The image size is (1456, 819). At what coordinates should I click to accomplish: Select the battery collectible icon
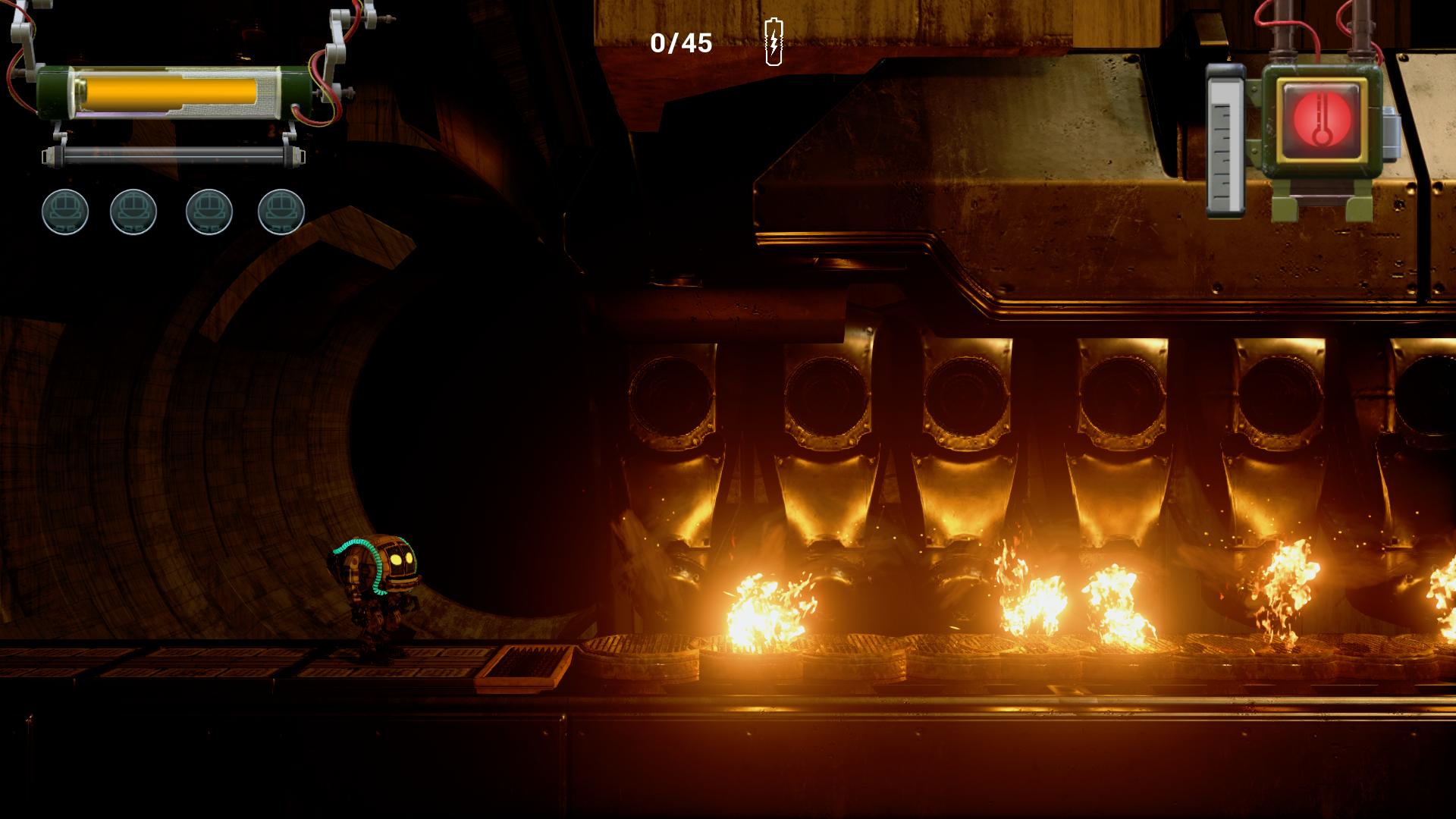773,42
